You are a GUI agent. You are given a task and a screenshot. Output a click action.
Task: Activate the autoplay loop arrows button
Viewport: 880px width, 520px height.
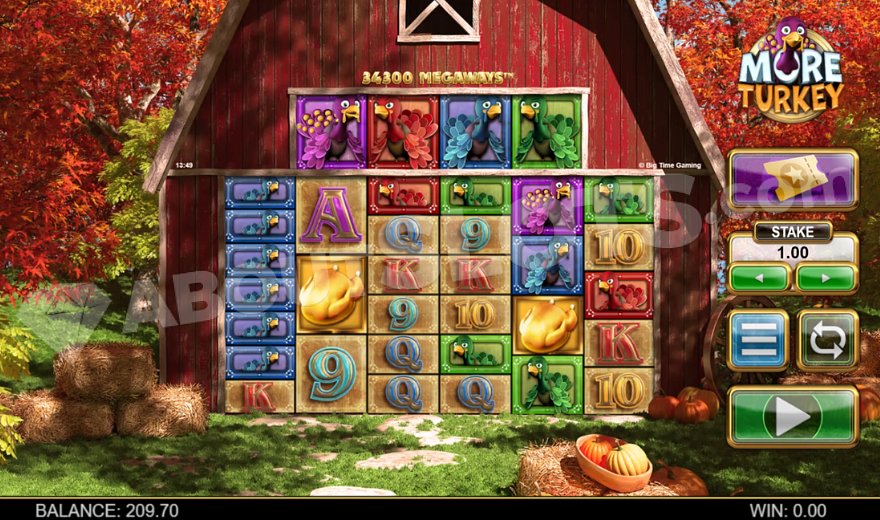(x=827, y=340)
